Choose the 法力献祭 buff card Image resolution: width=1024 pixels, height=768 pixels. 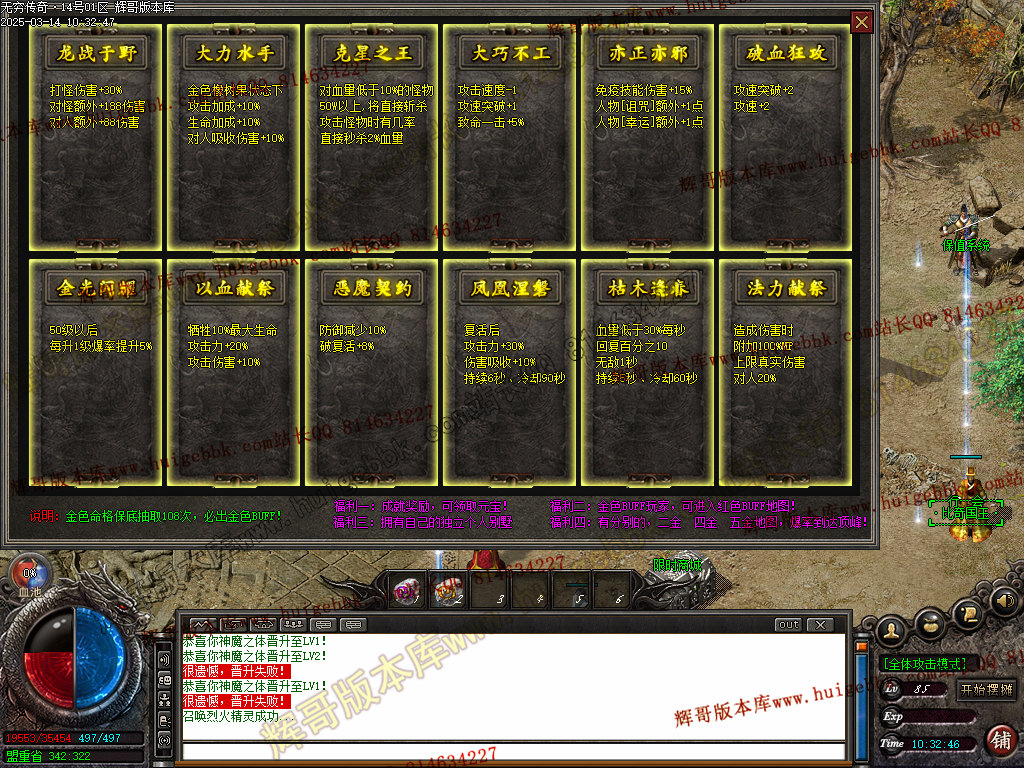pyautogui.click(x=786, y=376)
